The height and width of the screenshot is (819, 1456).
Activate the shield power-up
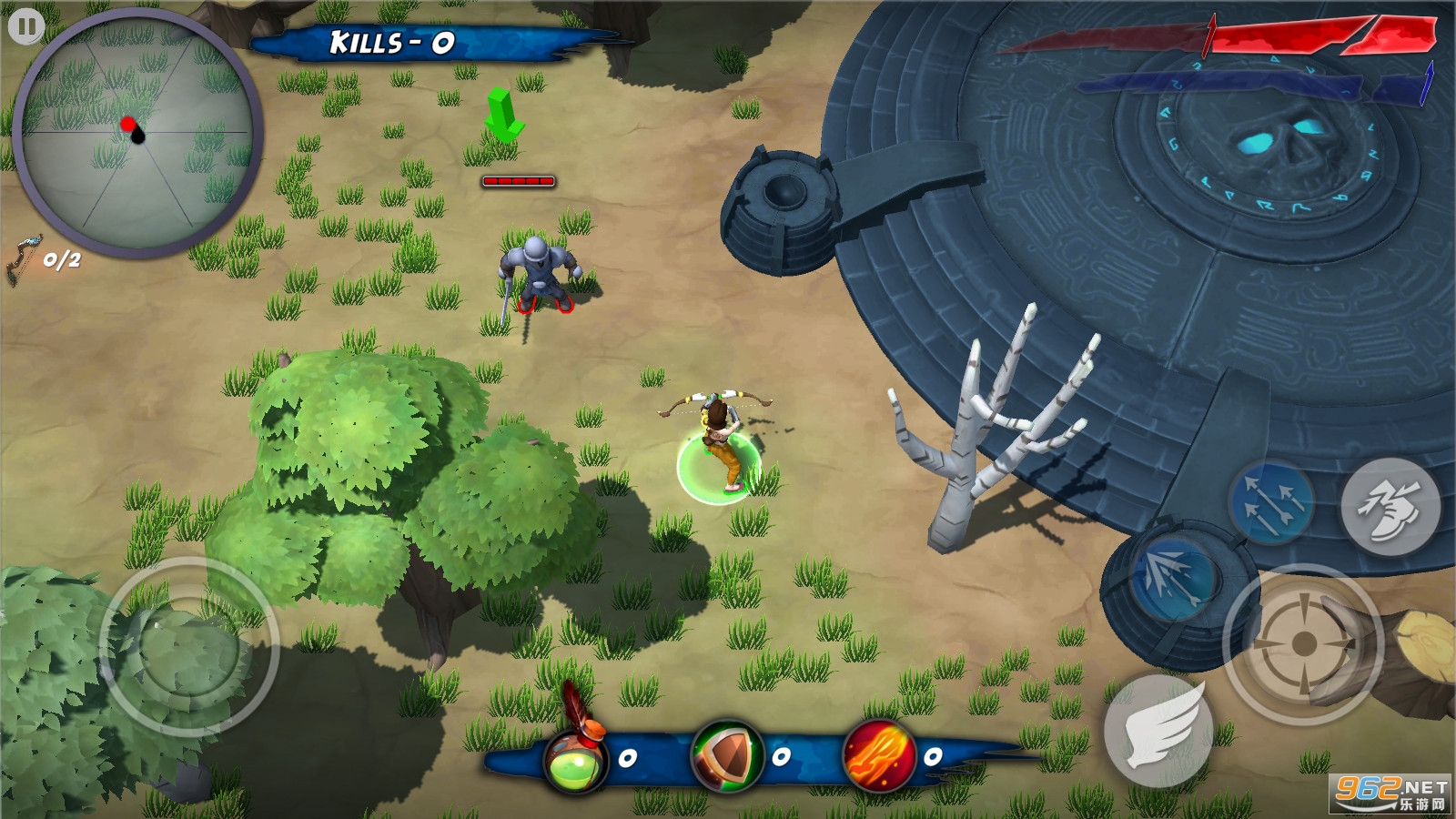coord(727,756)
